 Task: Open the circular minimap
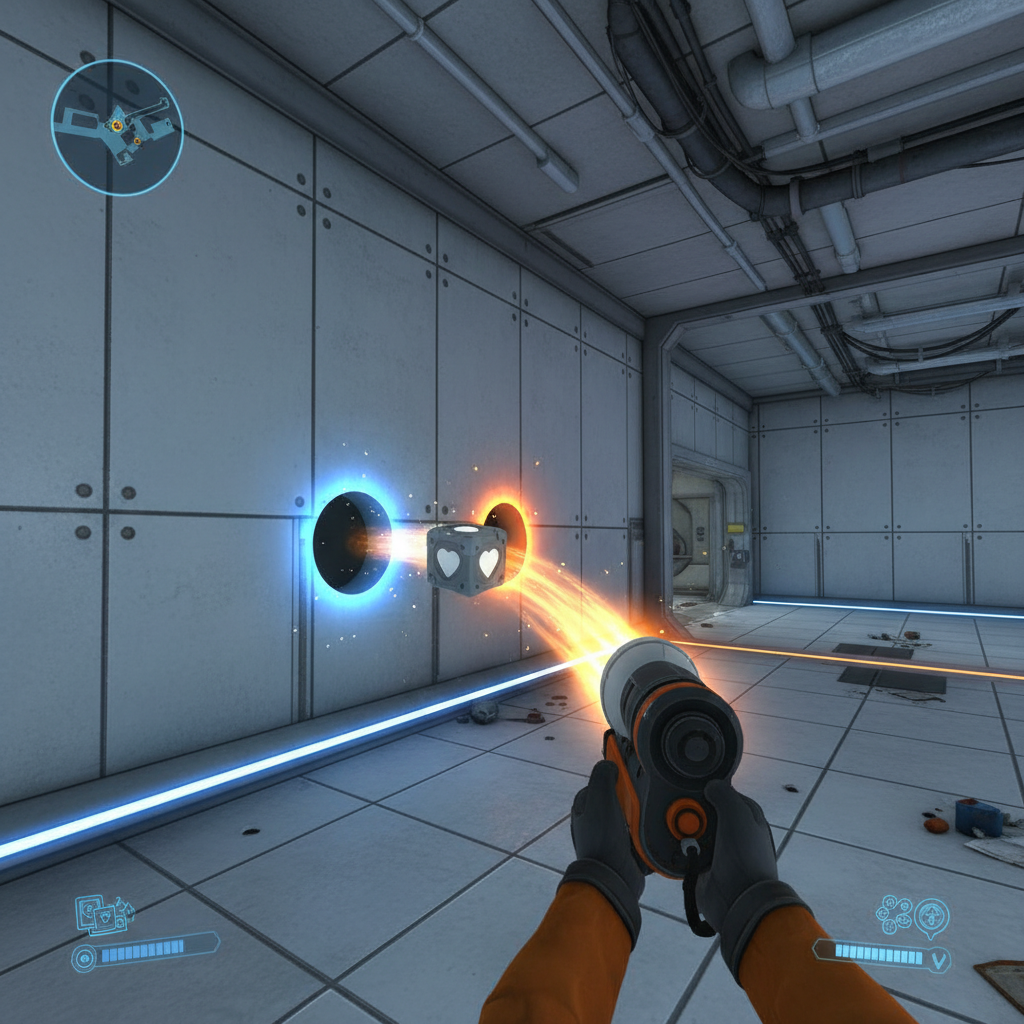[117, 127]
